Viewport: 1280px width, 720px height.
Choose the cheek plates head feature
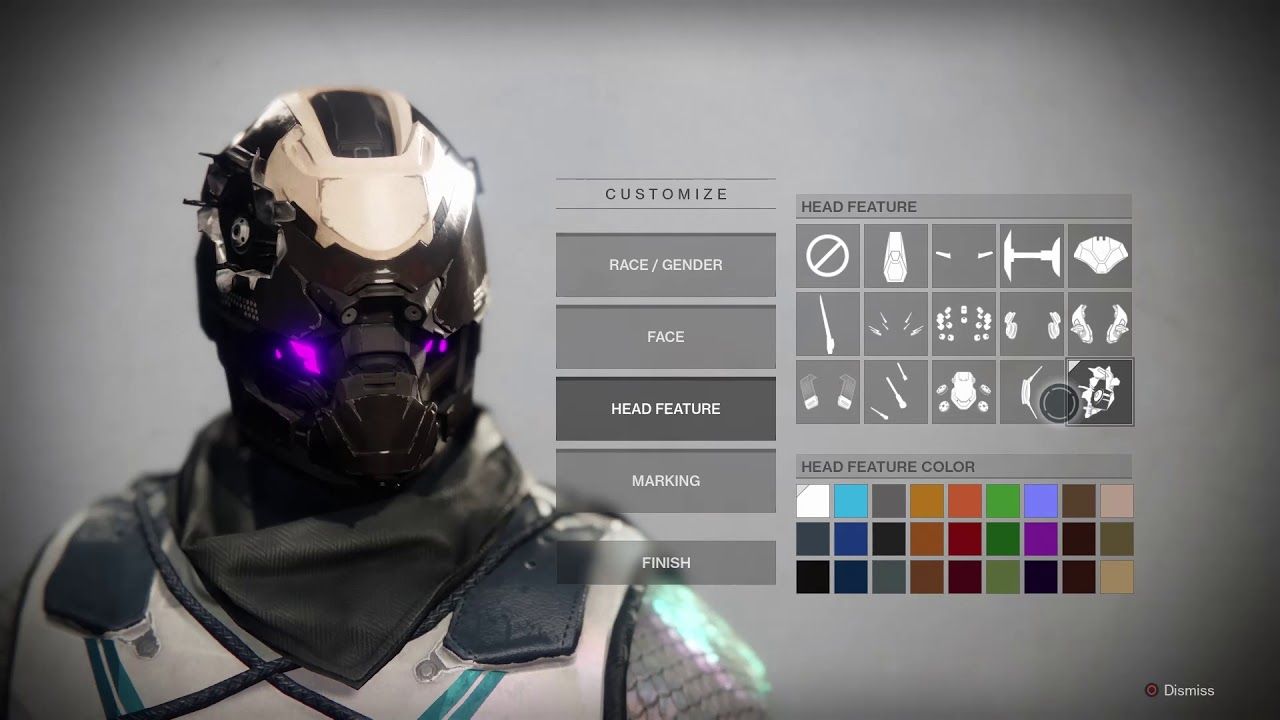[827, 392]
